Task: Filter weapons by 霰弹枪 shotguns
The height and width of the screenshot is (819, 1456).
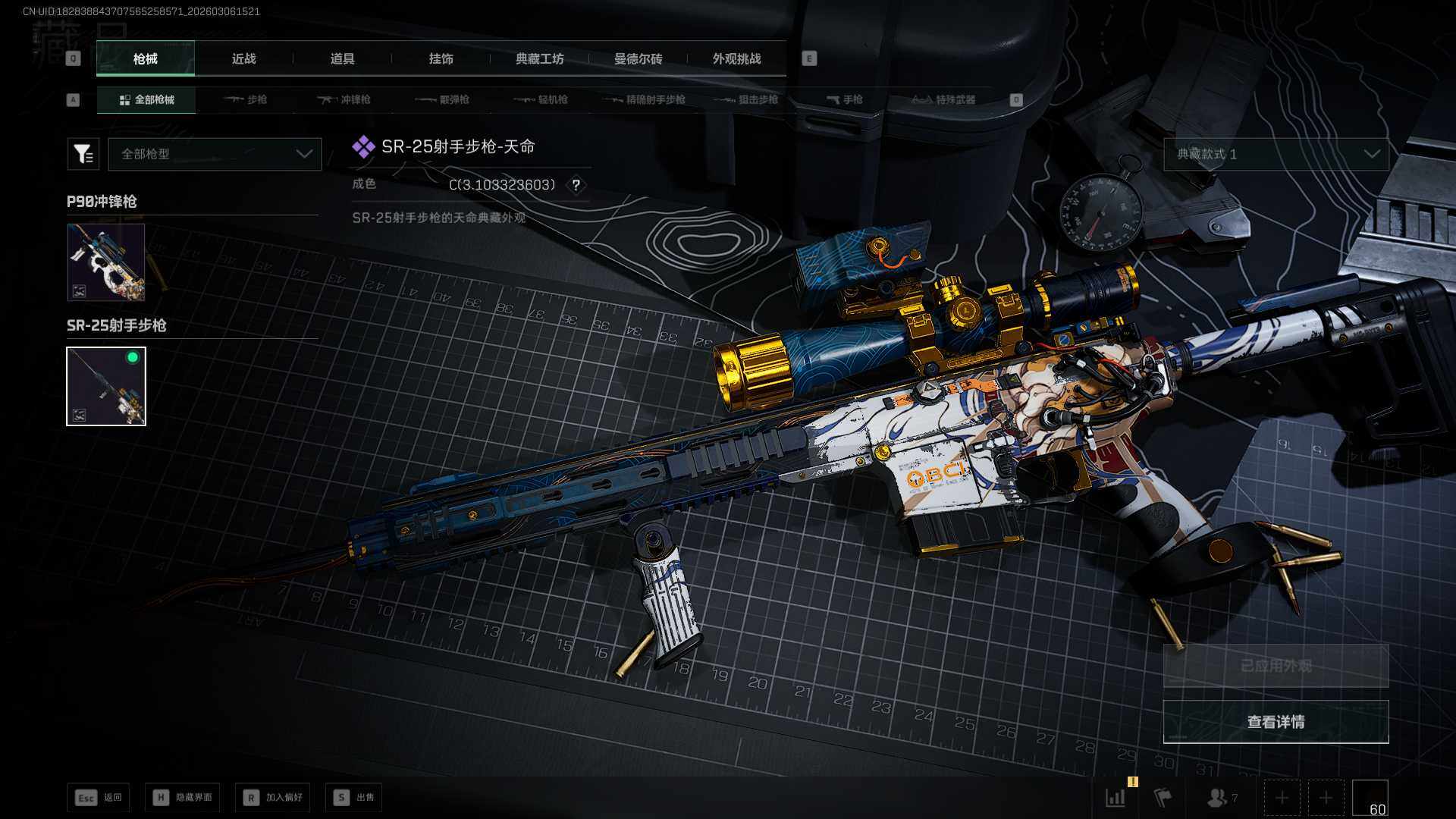Action: pos(443,99)
